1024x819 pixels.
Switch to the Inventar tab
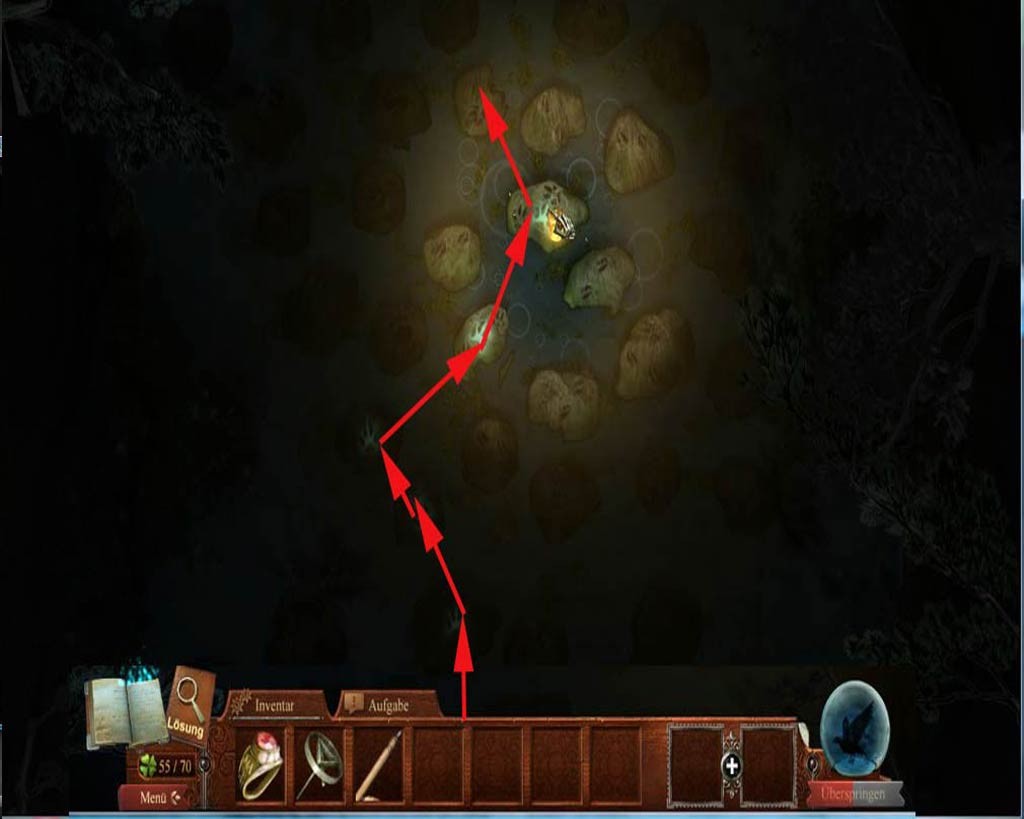click(x=275, y=705)
